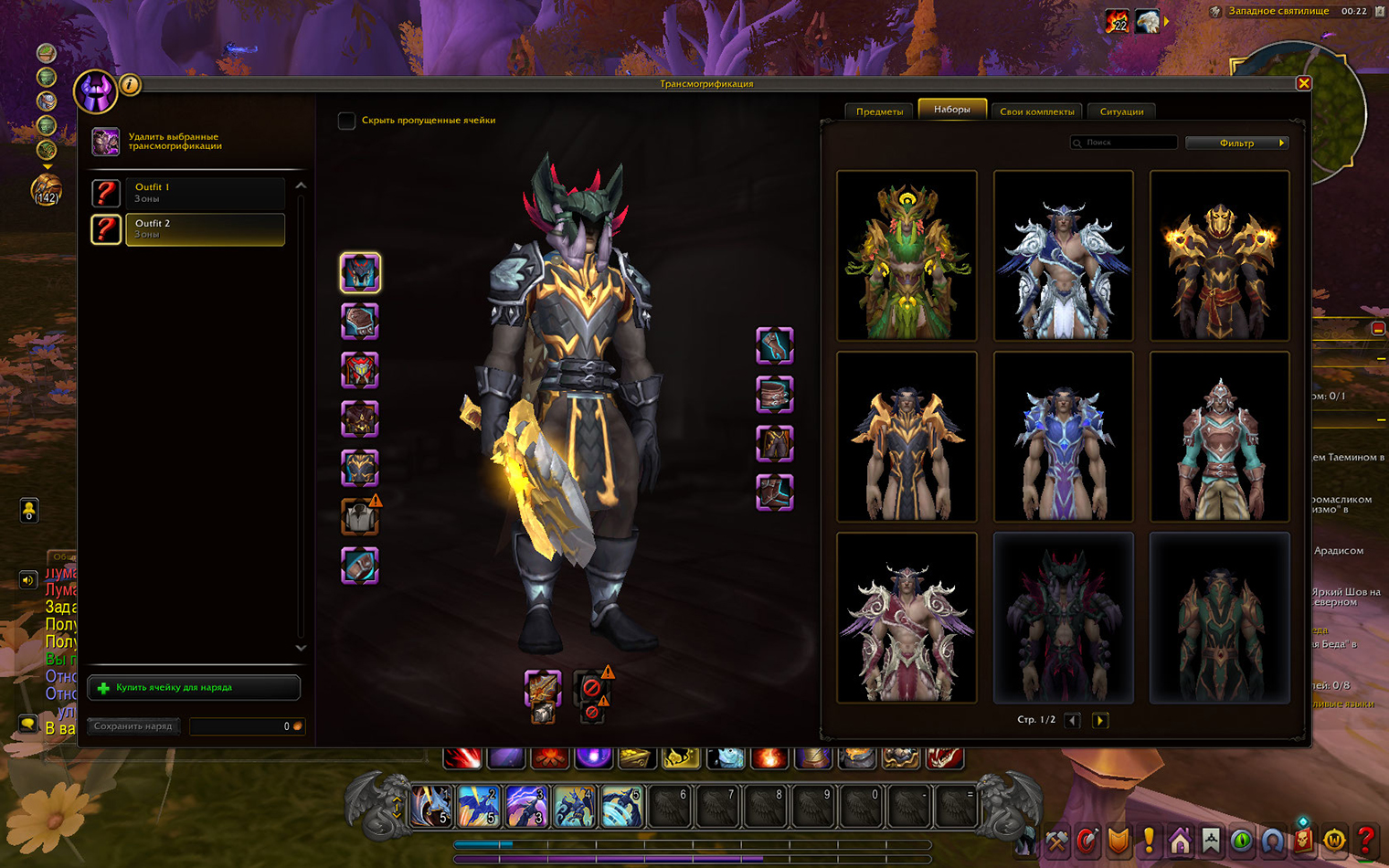Click Купить ячейку для наряда button
Viewport: 1389px width, 868px height.
pos(194,687)
